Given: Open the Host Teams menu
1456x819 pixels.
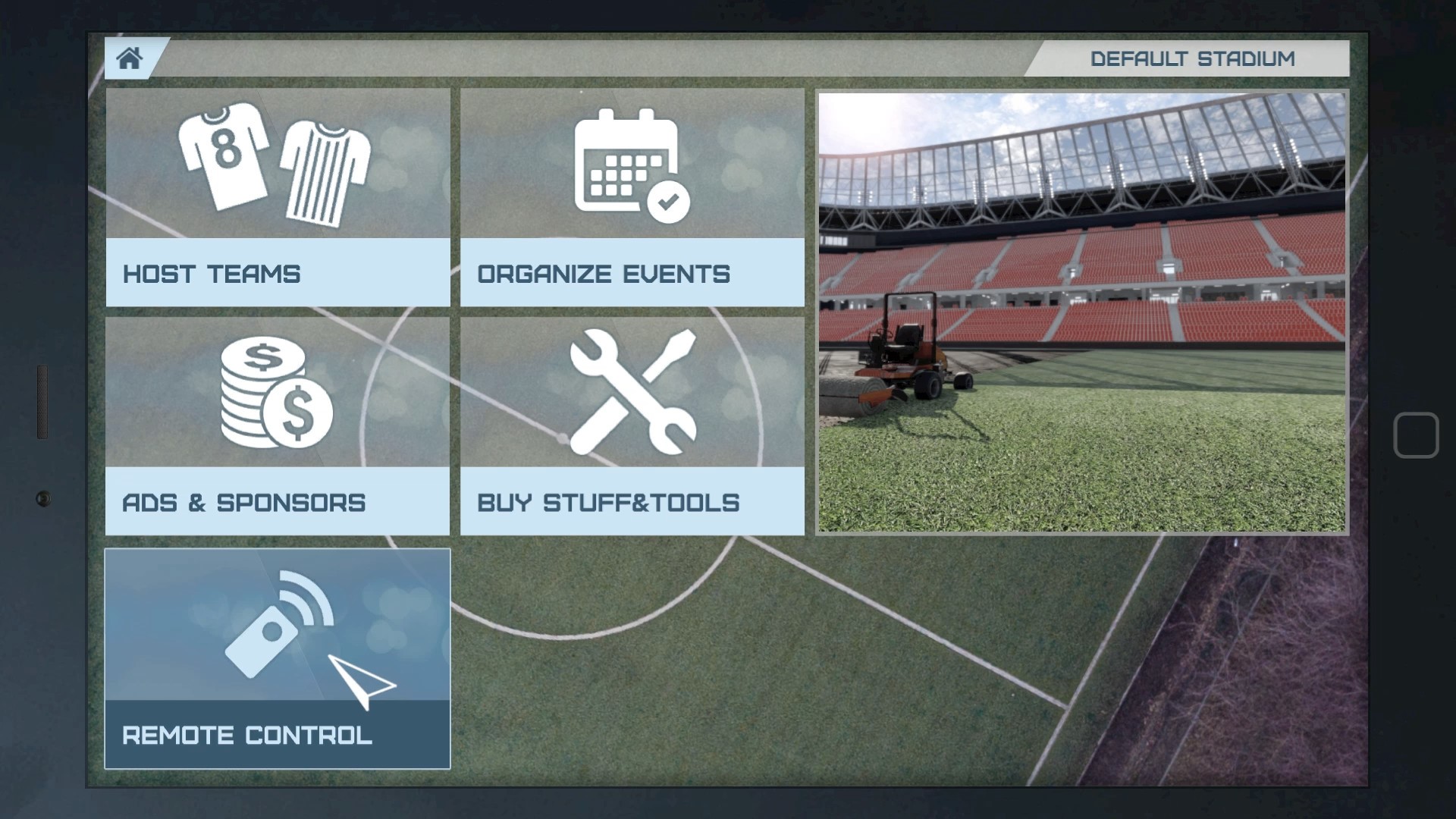Looking at the screenshot, I should [x=277, y=275].
